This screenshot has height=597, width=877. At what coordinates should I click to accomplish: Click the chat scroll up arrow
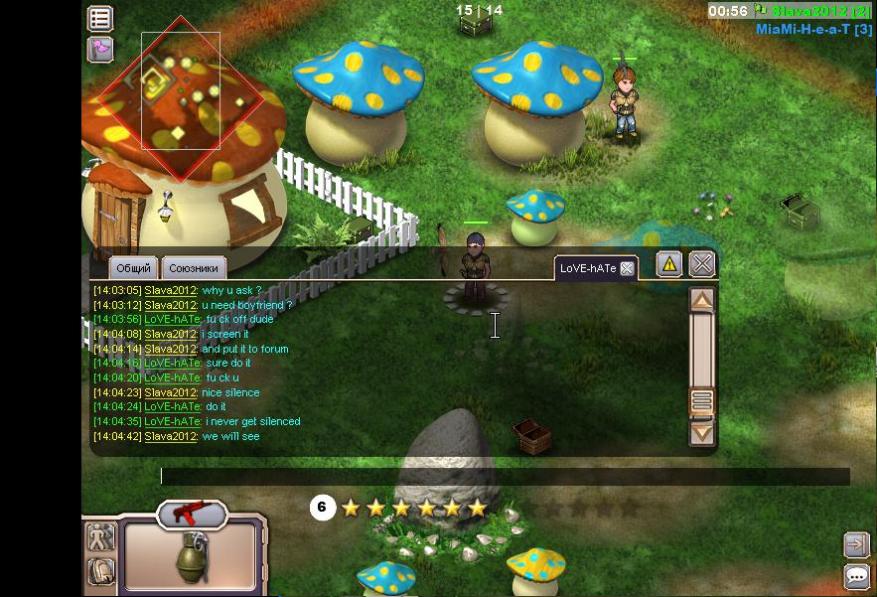702,299
